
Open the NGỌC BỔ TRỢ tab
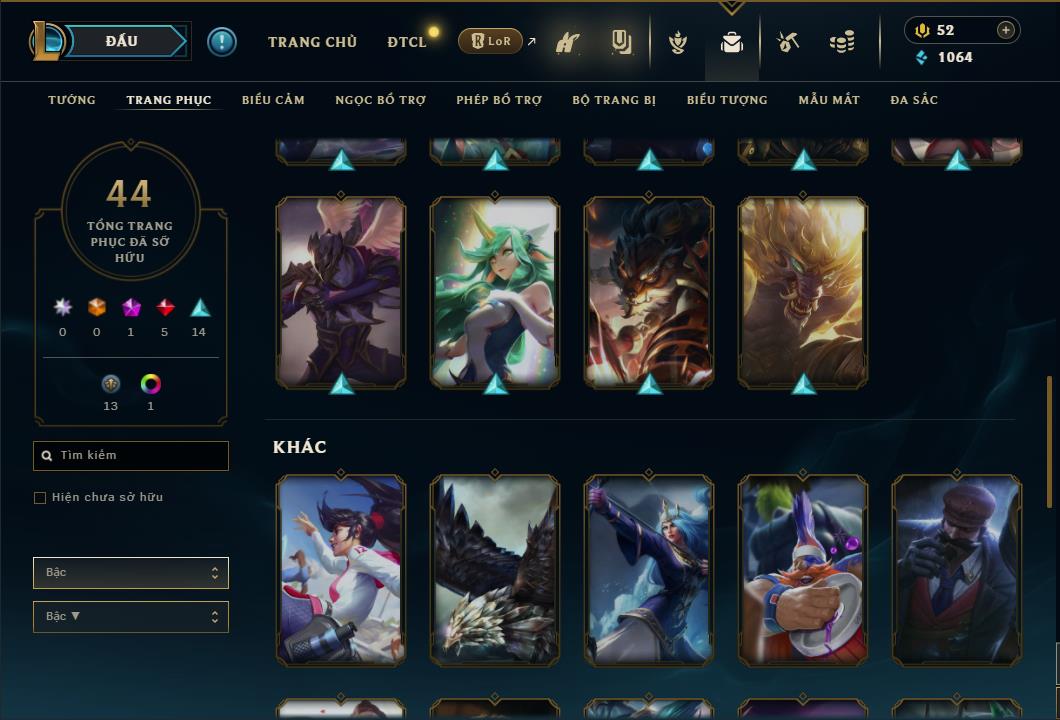point(380,100)
